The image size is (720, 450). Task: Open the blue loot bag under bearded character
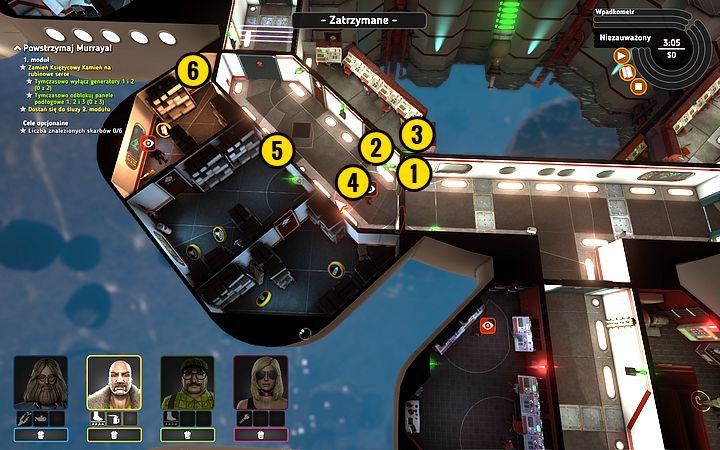click(x=41, y=435)
